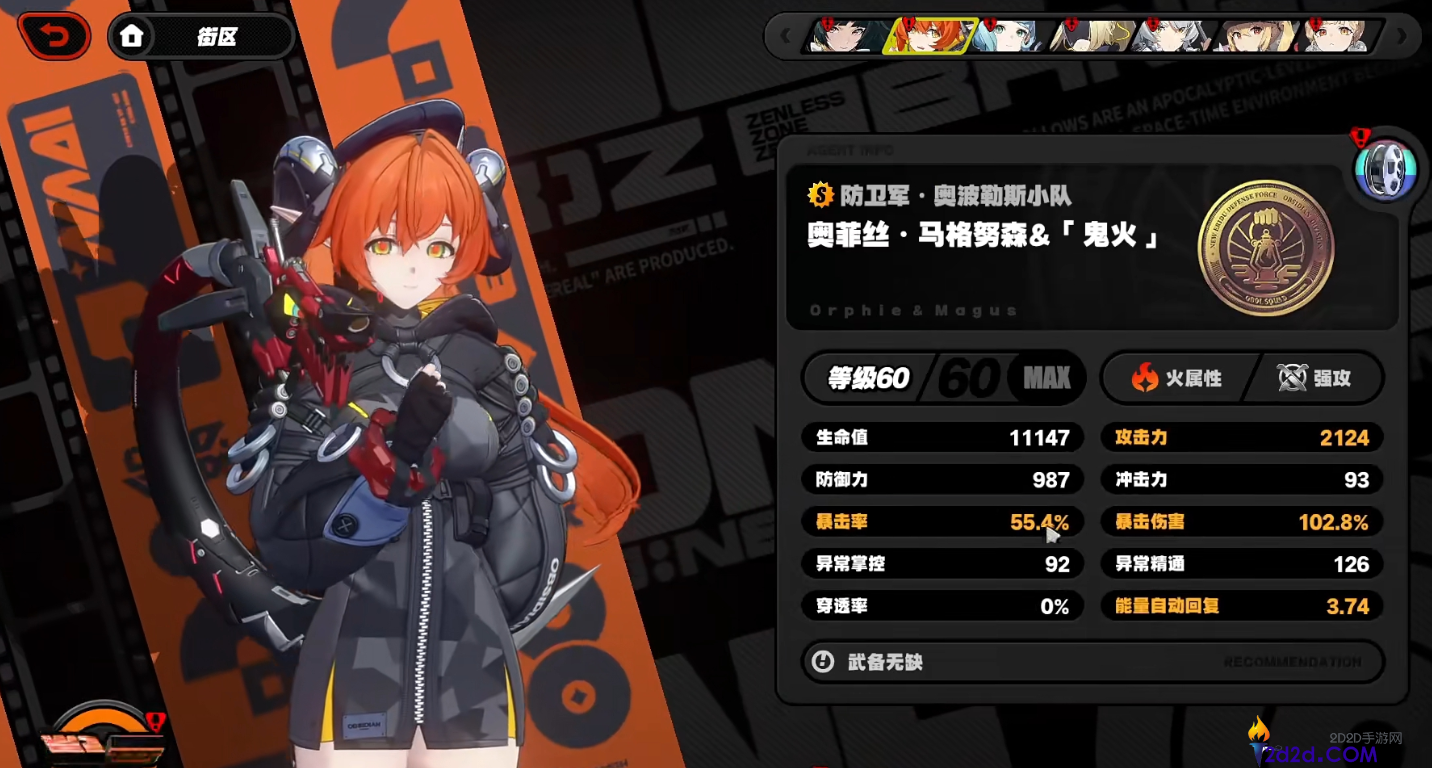Select the black-haired agent portrait

[846, 37]
